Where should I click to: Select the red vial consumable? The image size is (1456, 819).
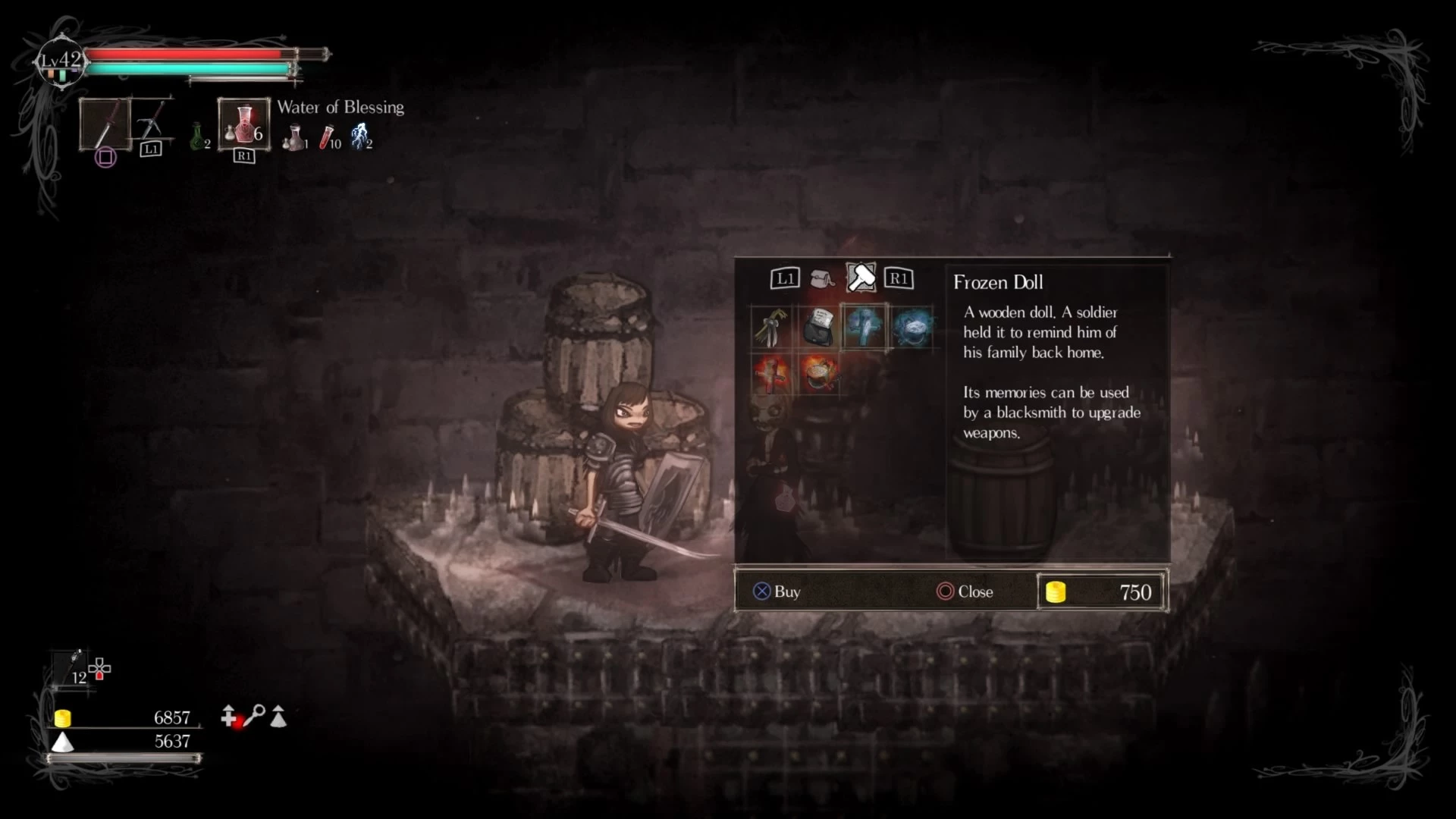[328, 137]
